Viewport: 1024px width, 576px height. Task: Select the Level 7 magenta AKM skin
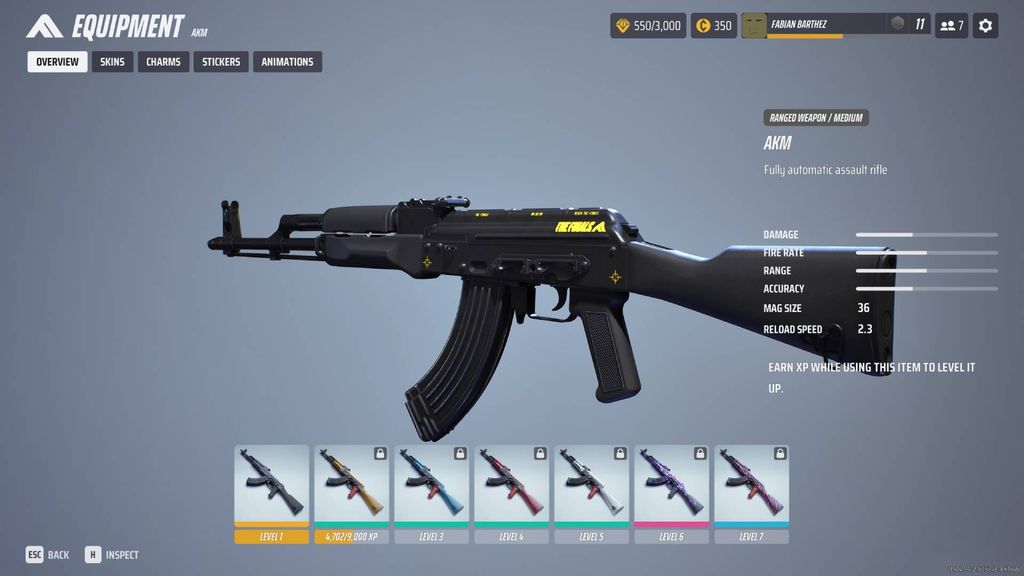pos(752,485)
